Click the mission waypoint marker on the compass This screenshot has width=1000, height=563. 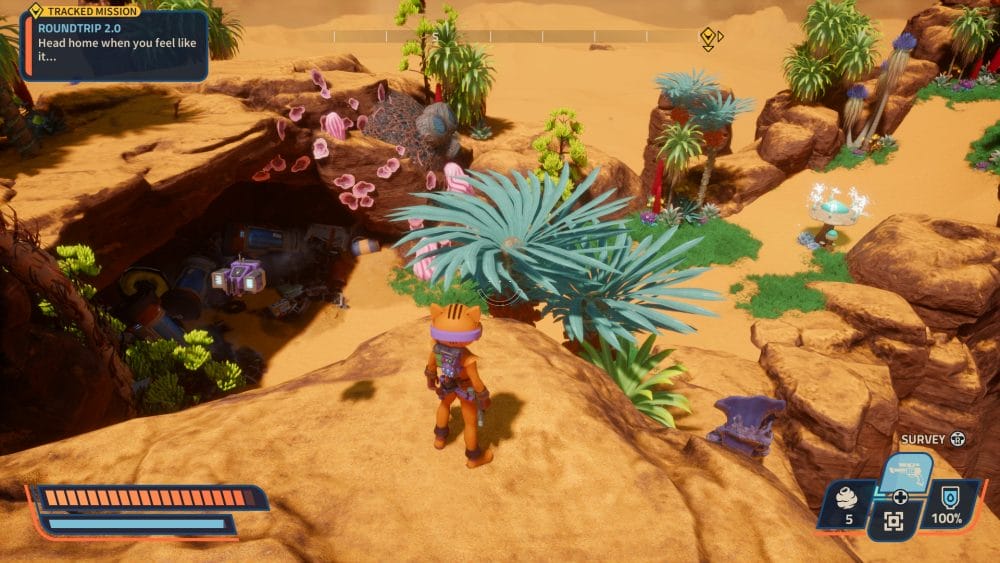[708, 37]
